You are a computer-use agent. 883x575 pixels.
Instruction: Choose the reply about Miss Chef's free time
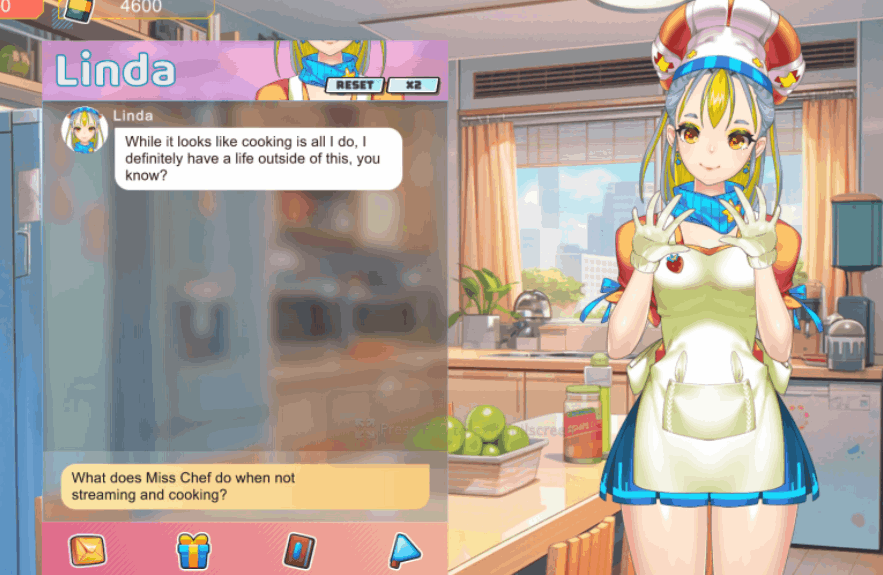tap(245, 486)
